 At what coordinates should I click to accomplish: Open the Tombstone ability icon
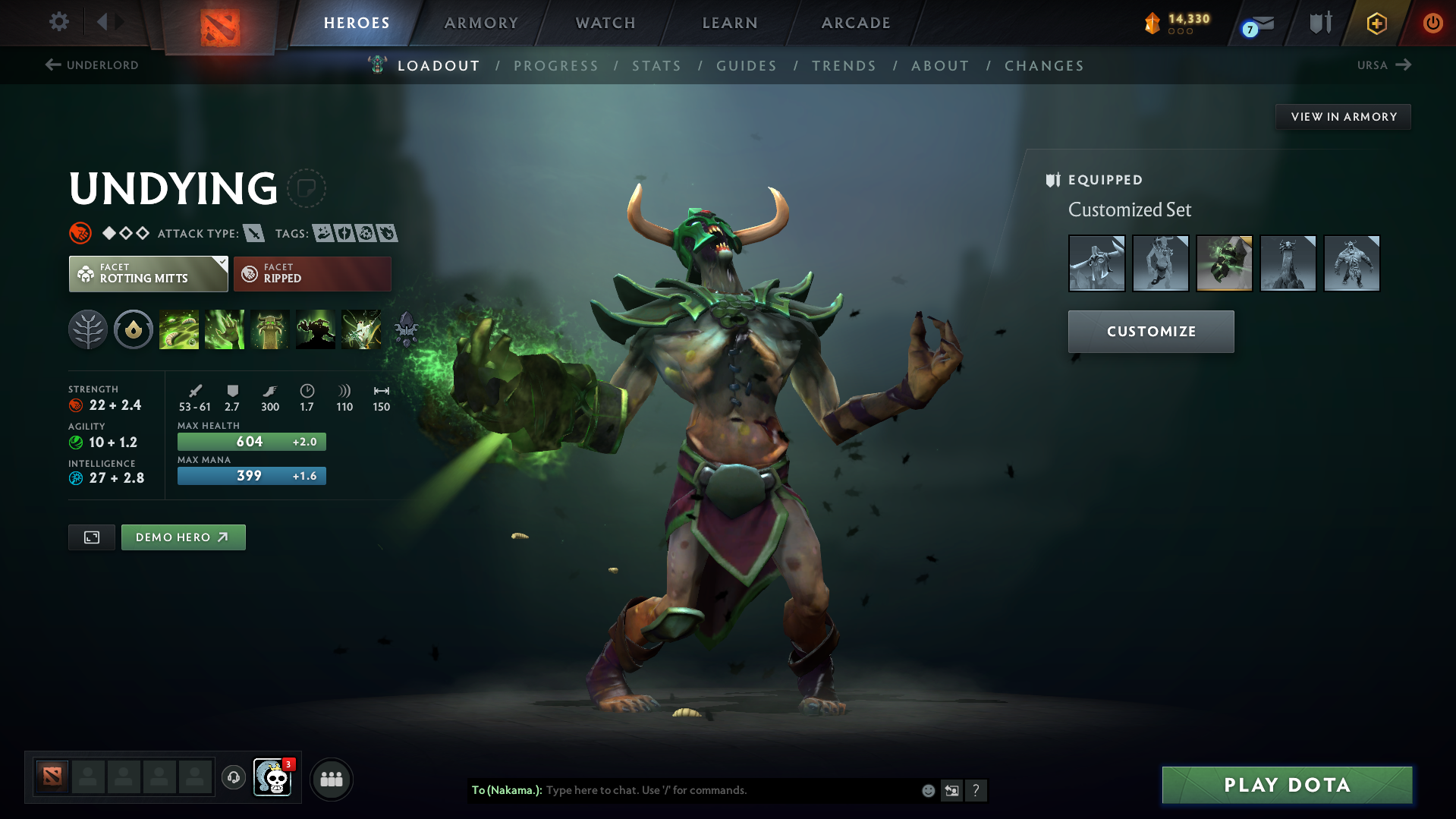[x=270, y=329]
